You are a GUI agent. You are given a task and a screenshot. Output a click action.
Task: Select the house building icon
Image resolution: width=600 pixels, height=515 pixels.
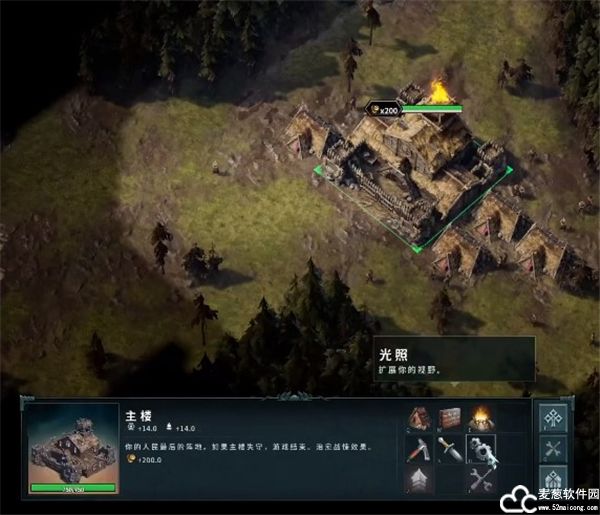click(418, 417)
